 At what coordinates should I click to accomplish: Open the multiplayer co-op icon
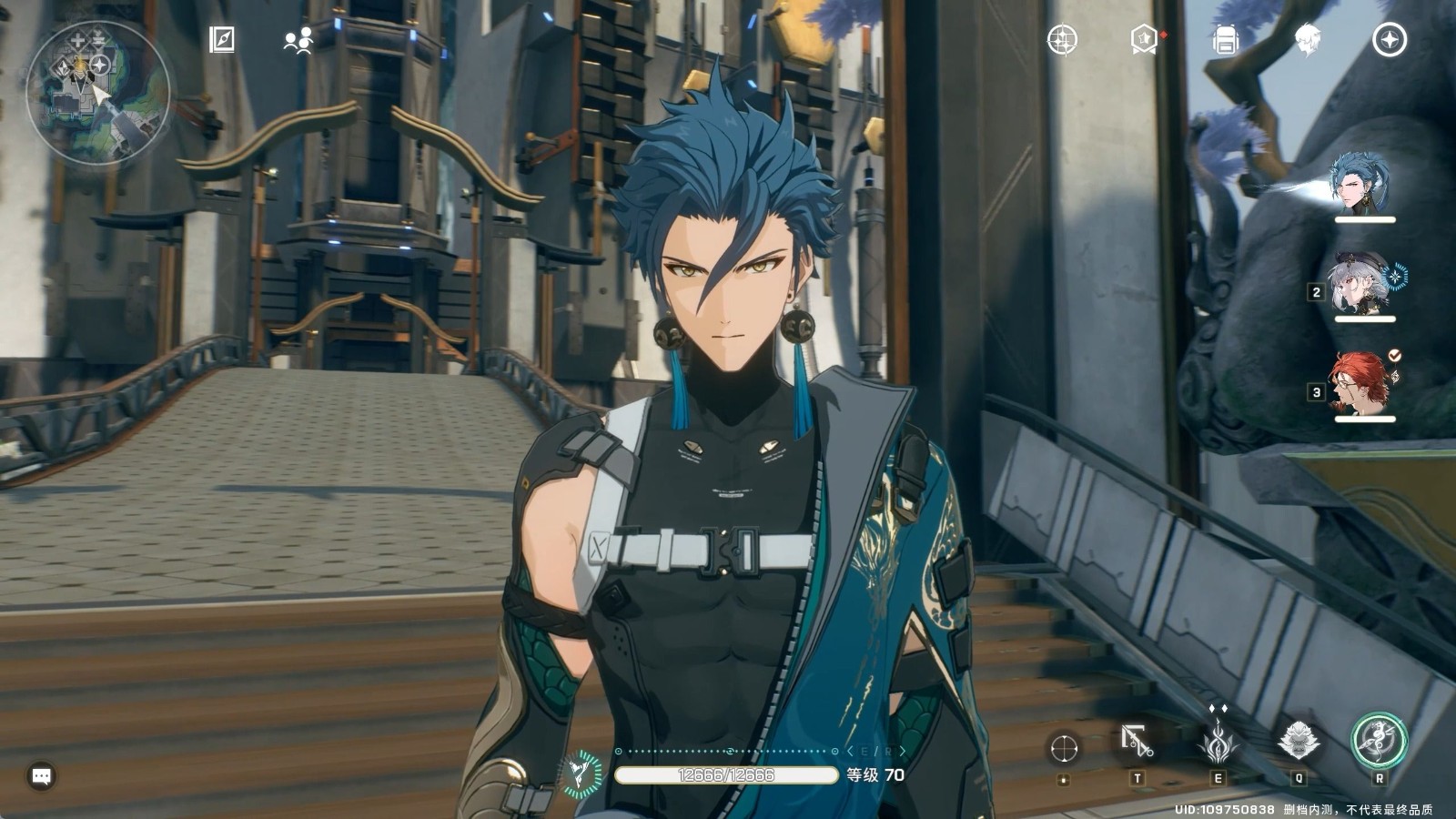(x=298, y=40)
